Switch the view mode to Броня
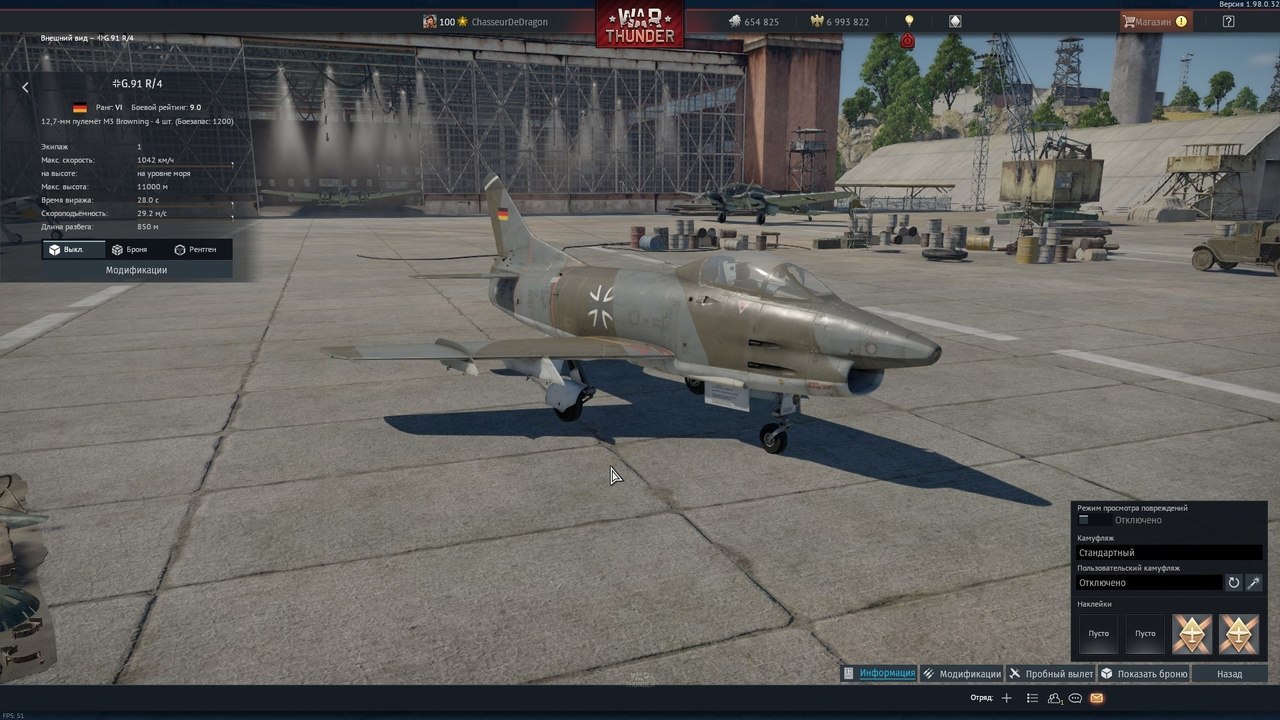 click(130, 249)
